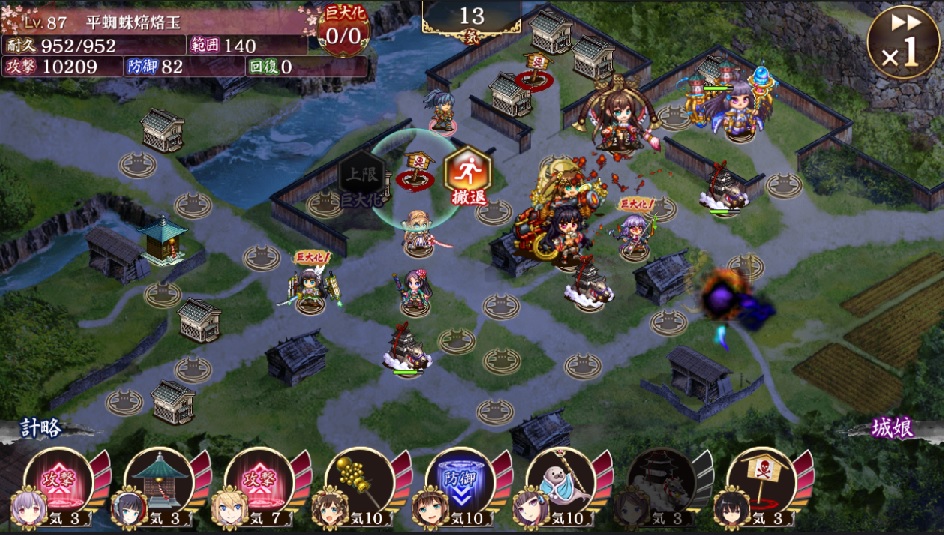Pick the darkened castle stratagem icon
944x535 pixels.
[x=661, y=479]
